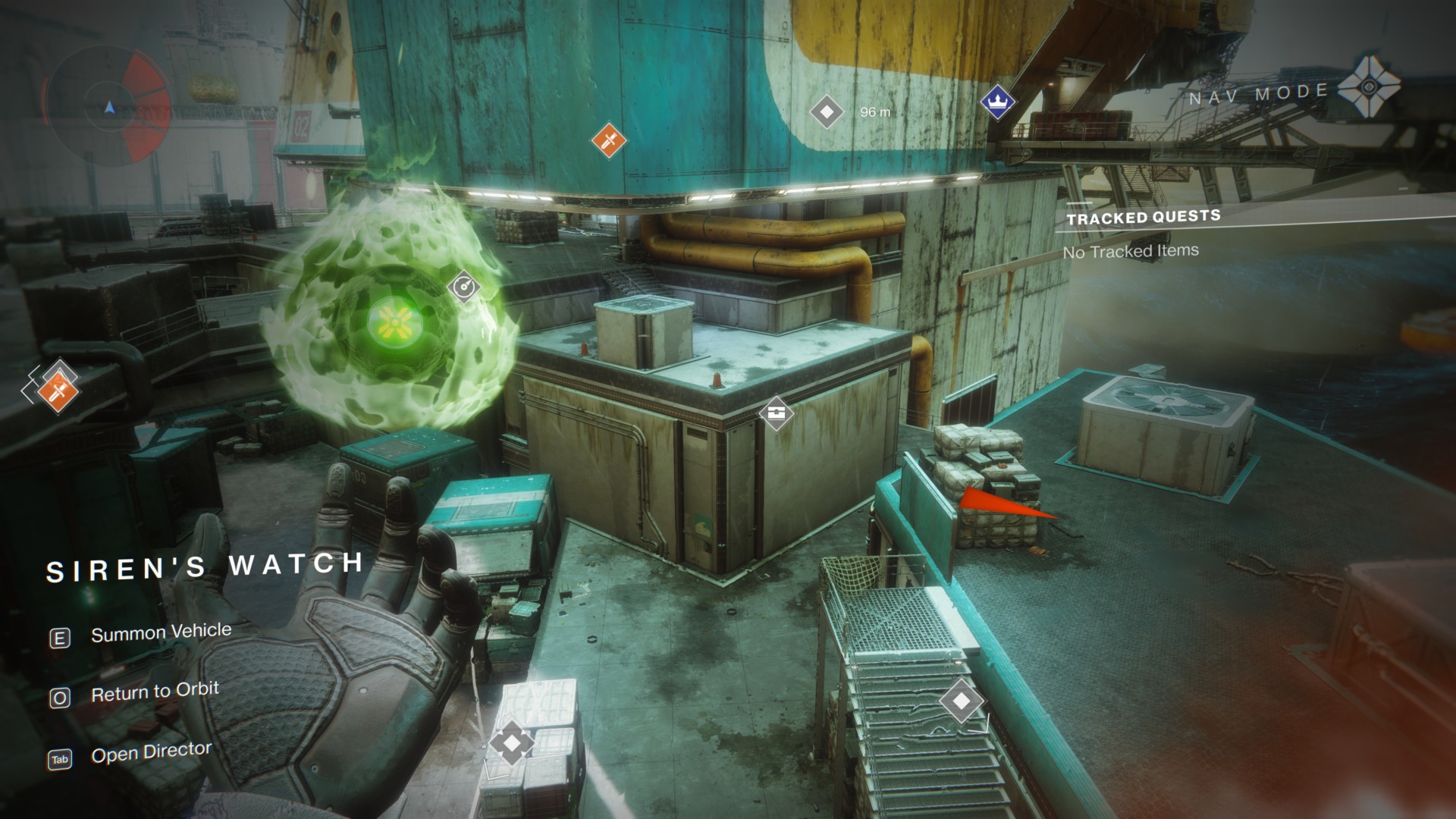
Task: Select the Summon Vehicle option
Action: pyautogui.click(x=160, y=632)
